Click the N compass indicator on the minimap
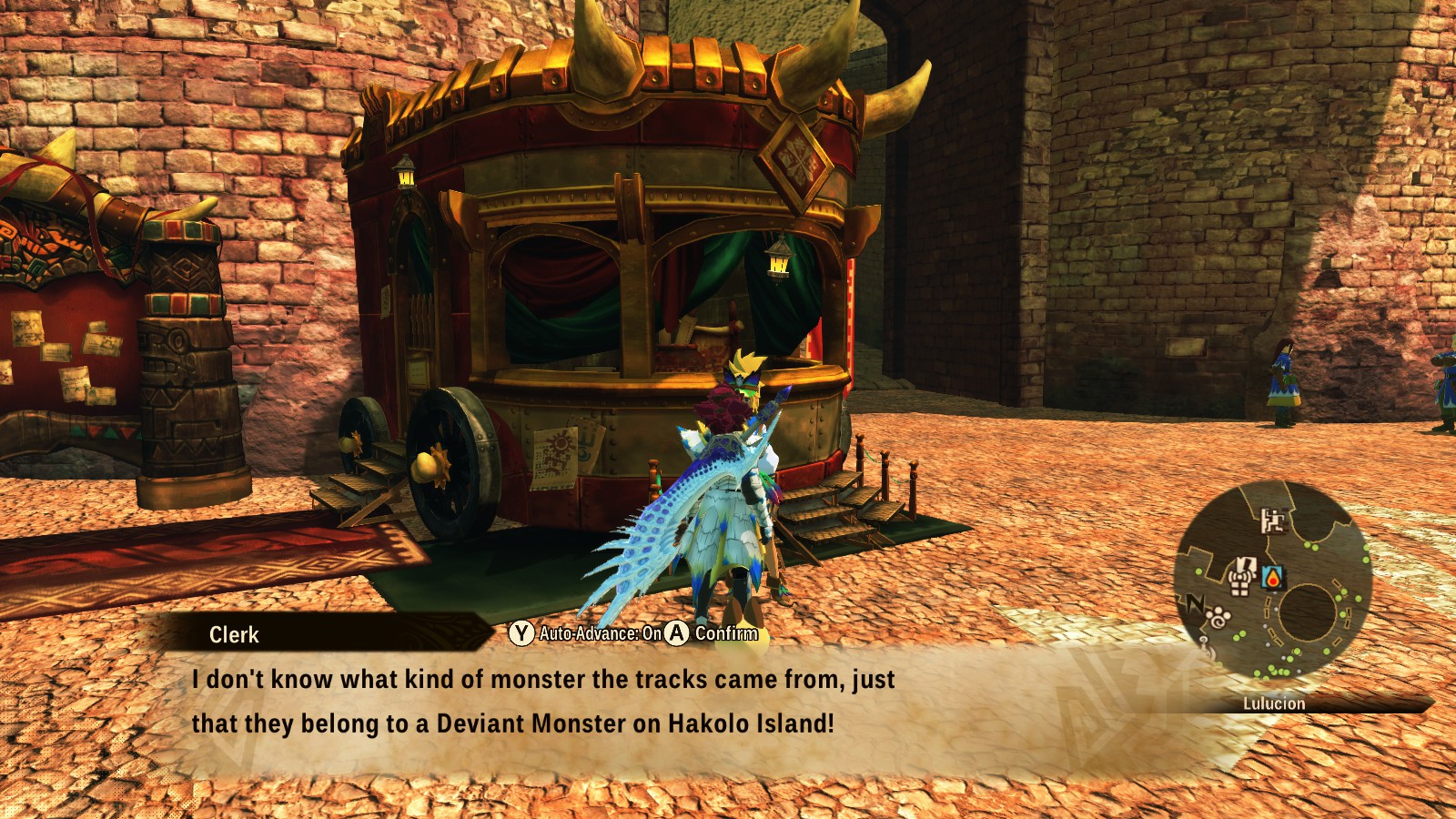This screenshot has height=819, width=1456. point(1195,602)
